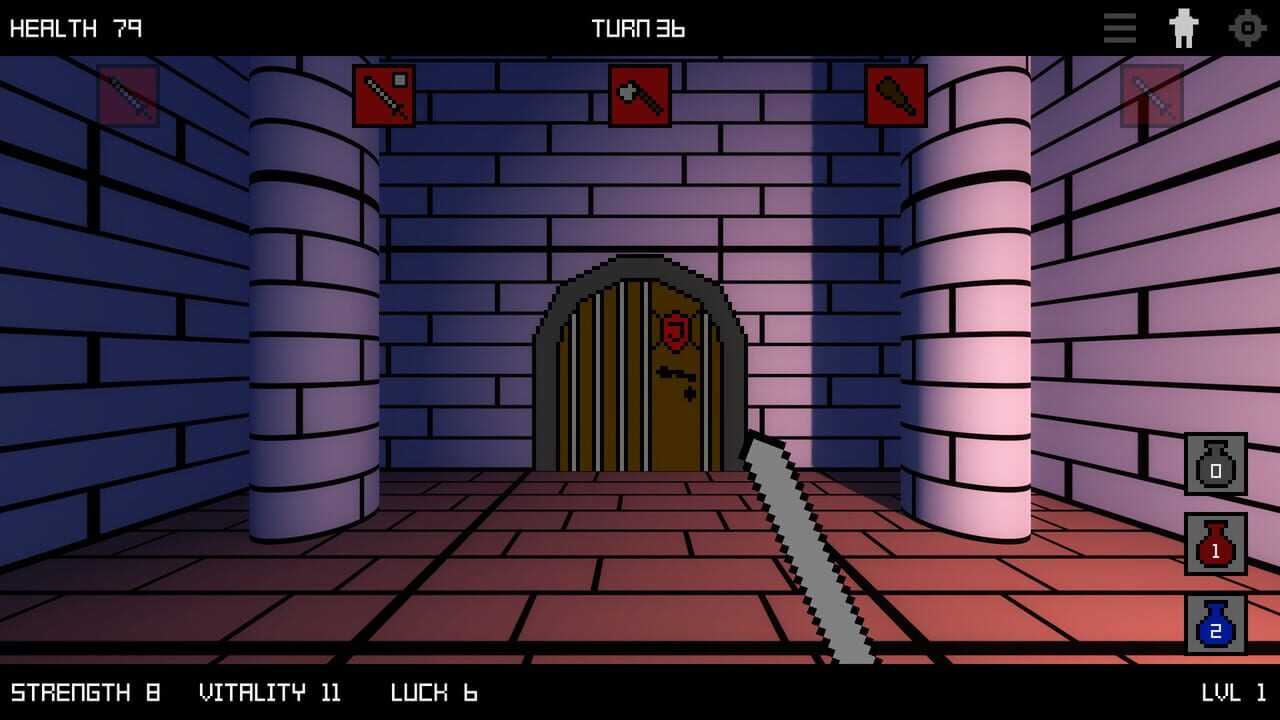
Task: Open the hamburger menu
Action: pyautogui.click(x=1119, y=28)
